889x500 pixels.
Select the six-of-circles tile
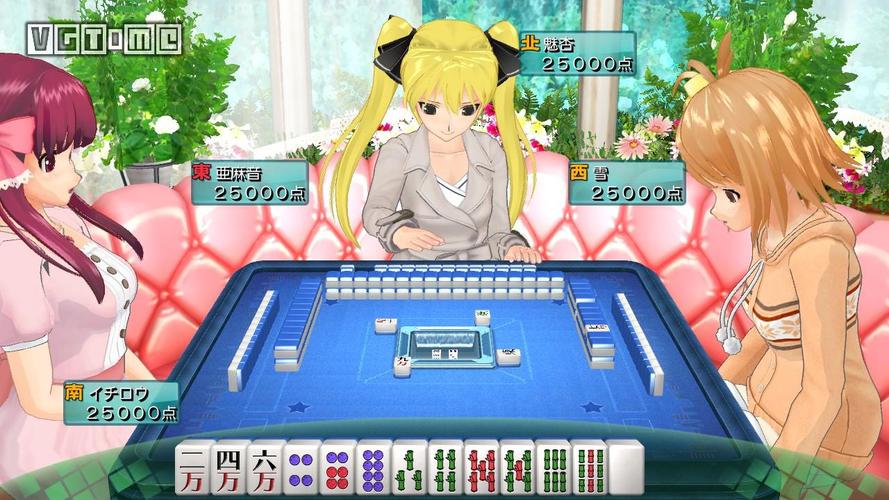[x=337, y=469]
